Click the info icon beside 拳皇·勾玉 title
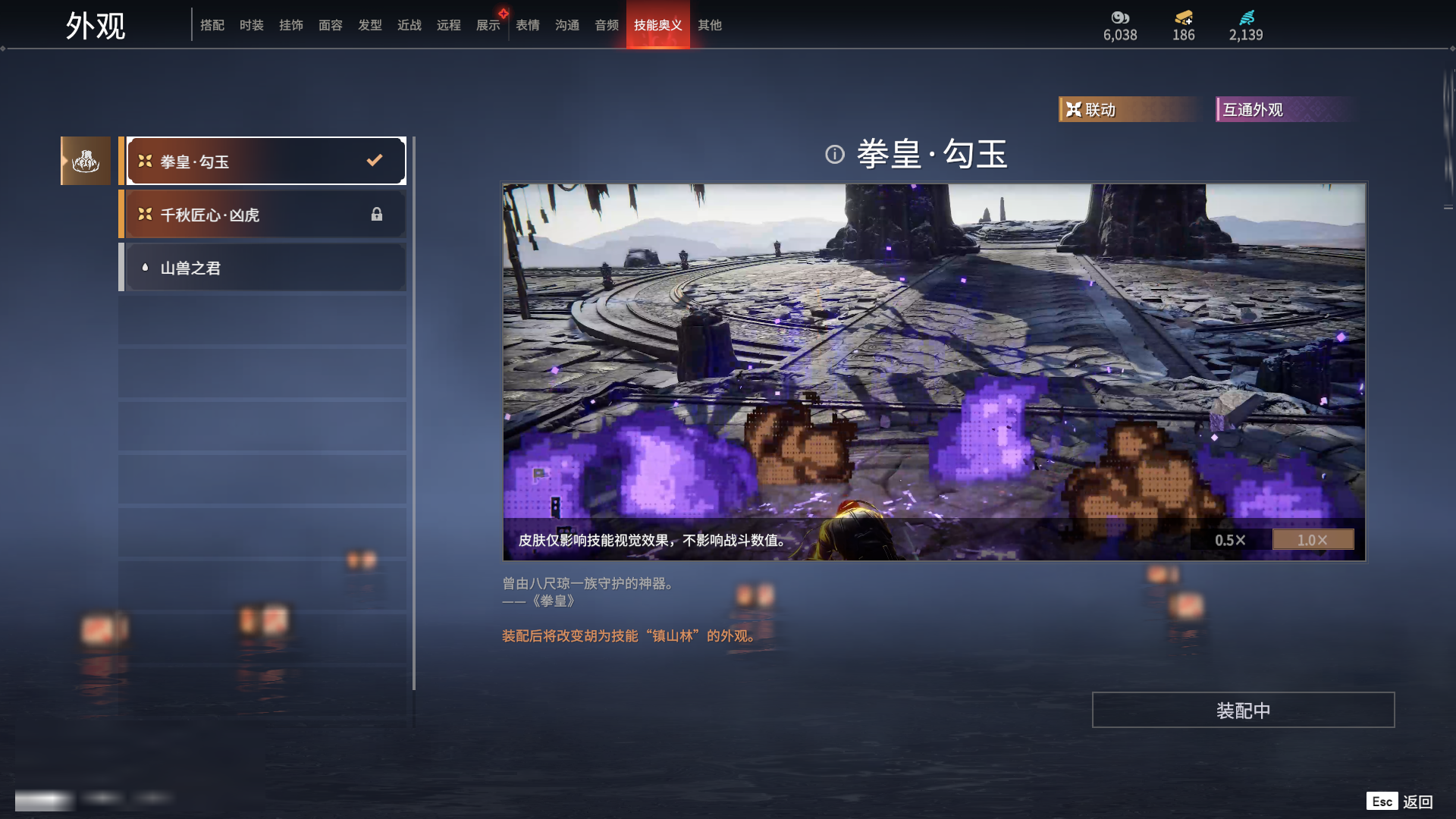 [x=835, y=155]
